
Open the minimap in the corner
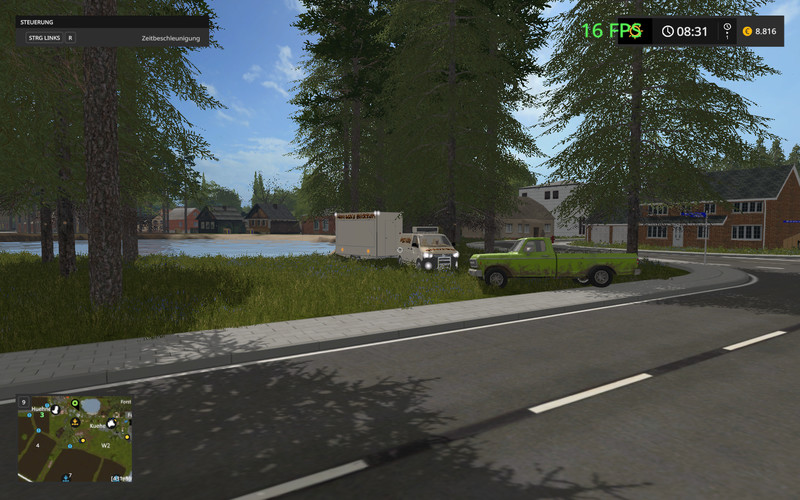pos(74,439)
